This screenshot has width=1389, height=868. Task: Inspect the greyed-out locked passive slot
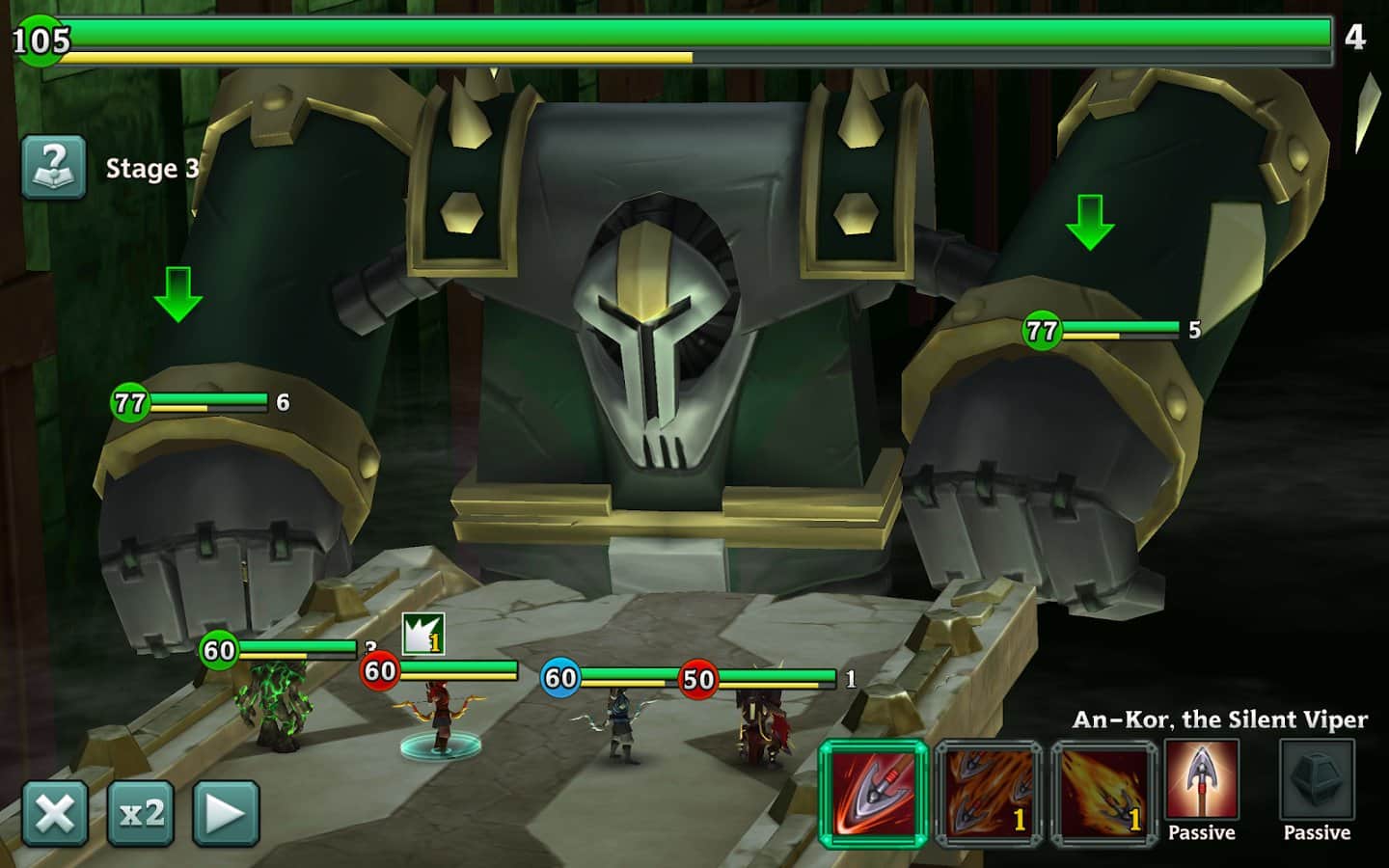click(1317, 781)
